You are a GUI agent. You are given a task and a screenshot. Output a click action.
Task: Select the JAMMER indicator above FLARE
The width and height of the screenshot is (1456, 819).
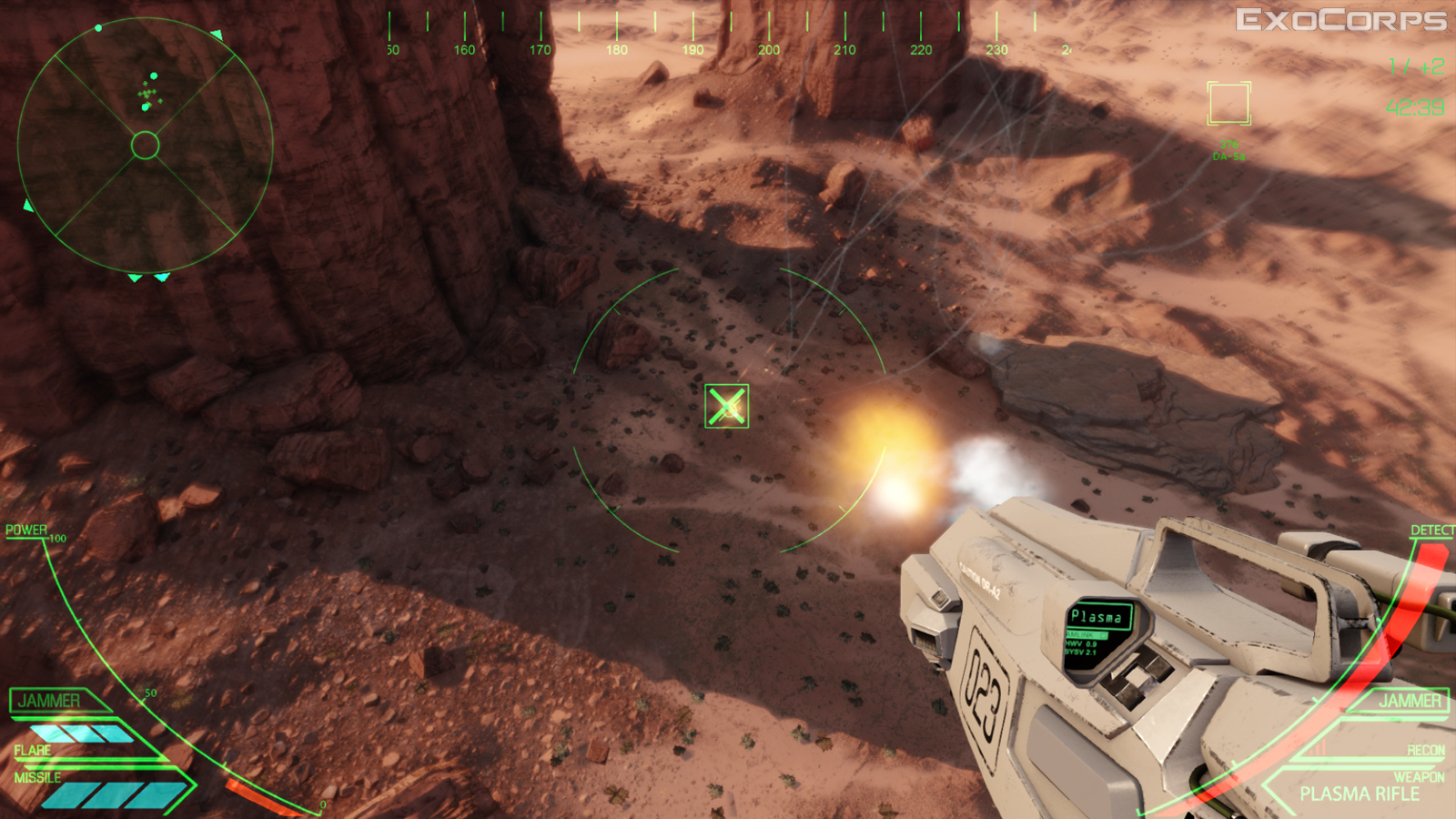tap(50, 701)
